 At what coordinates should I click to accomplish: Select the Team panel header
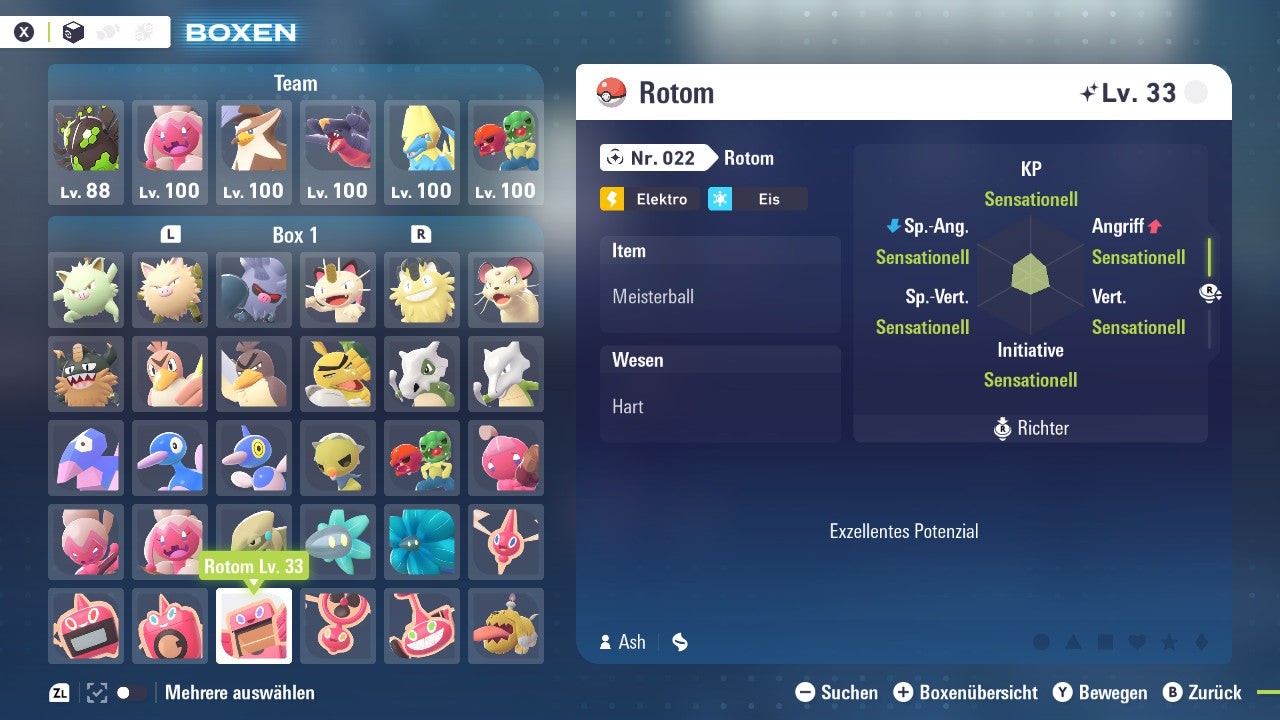tap(295, 83)
